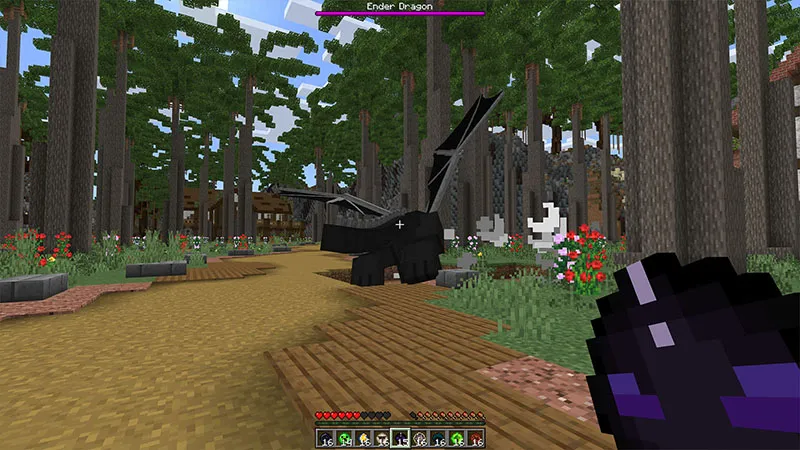Select the highlighted dragon spawn egg slot

click(400, 438)
